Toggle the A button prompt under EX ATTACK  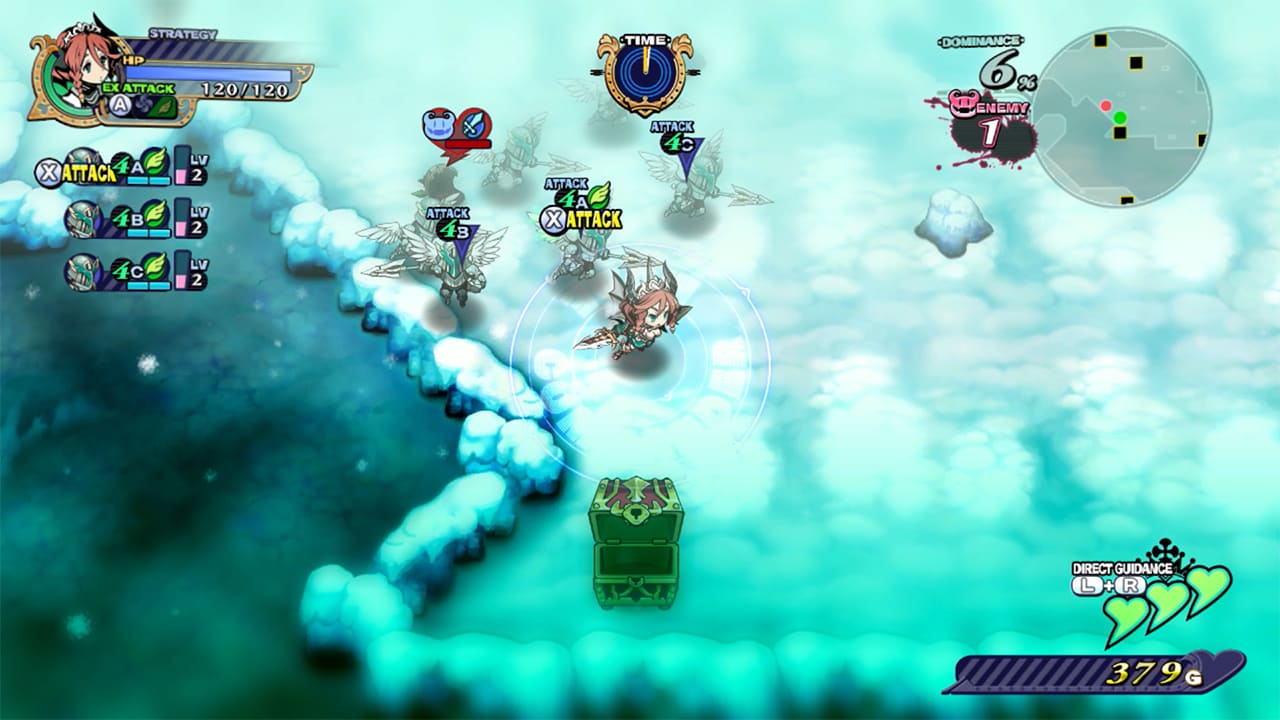pos(119,102)
